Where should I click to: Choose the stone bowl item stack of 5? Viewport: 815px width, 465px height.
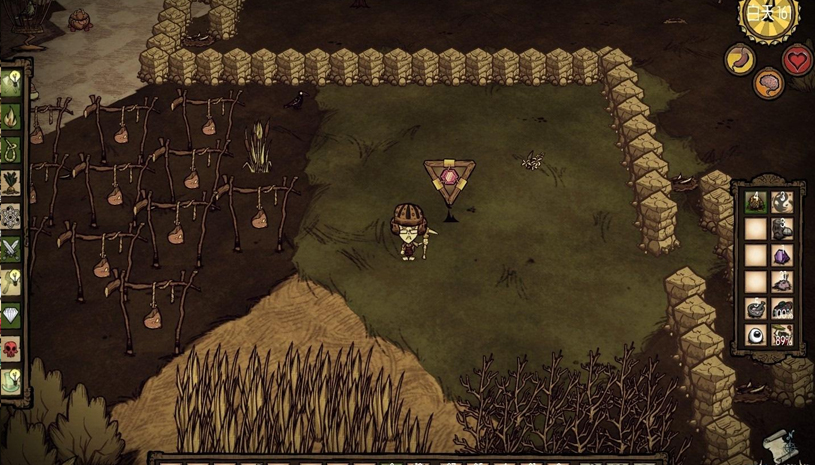pyautogui.click(x=756, y=309)
